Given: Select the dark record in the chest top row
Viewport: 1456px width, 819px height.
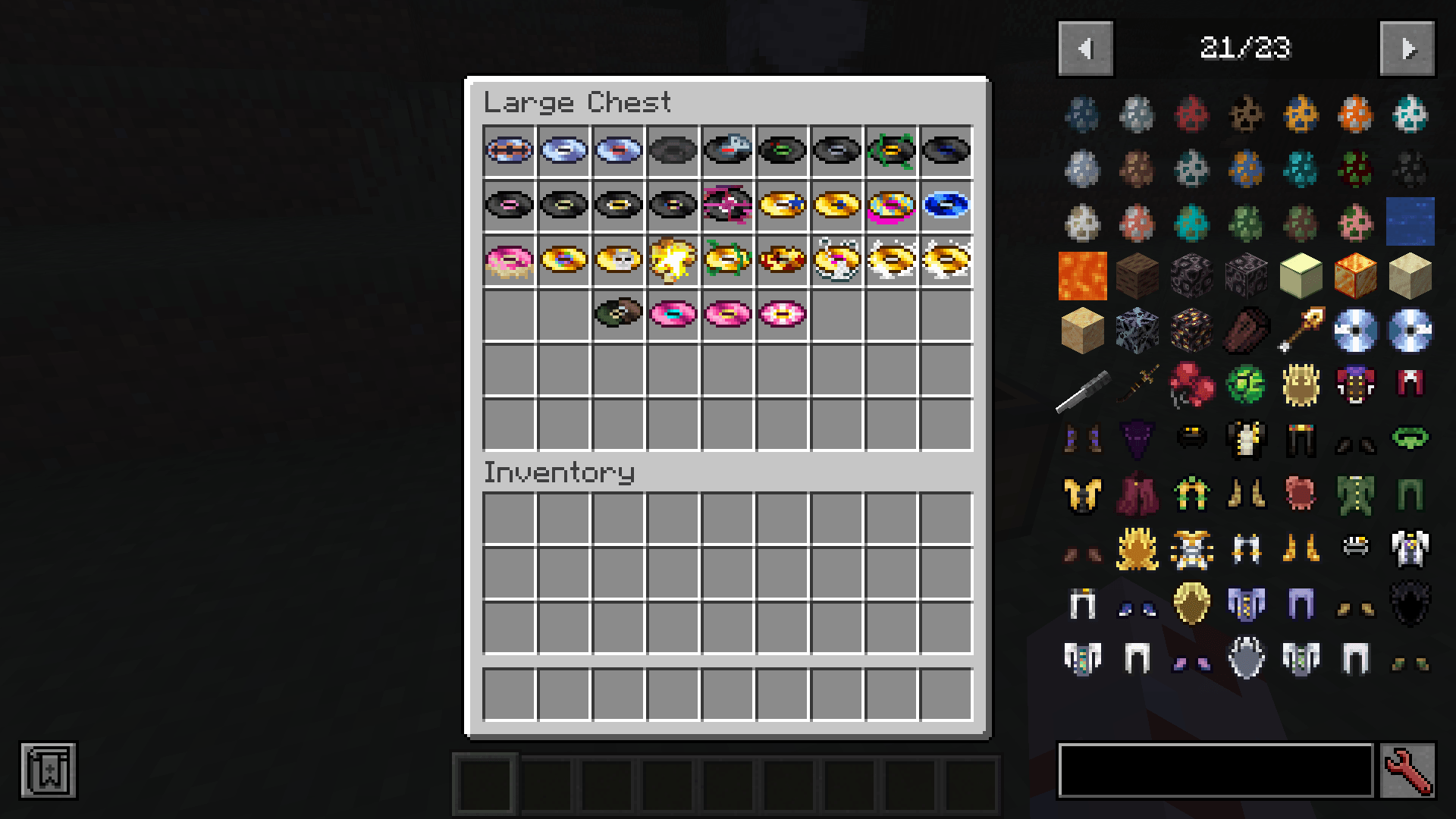Looking at the screenshot, I should coord(672,149).
